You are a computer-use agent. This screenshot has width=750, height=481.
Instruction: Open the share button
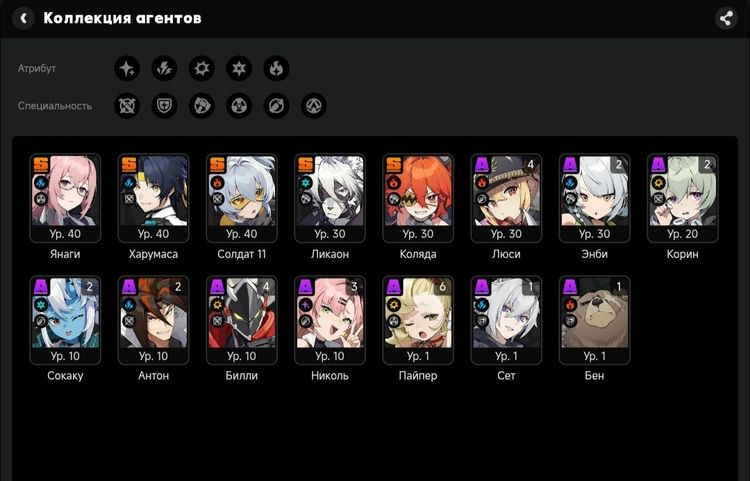(726, 18)
